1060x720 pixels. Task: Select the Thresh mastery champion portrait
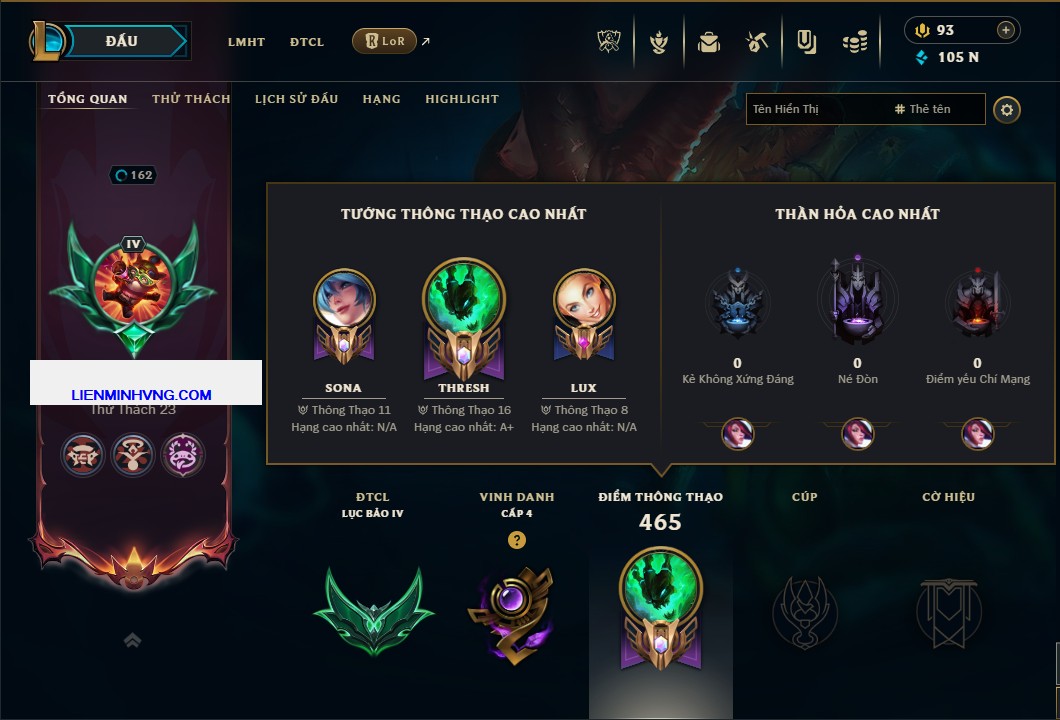pyautogui.click(x=464, y=297)
